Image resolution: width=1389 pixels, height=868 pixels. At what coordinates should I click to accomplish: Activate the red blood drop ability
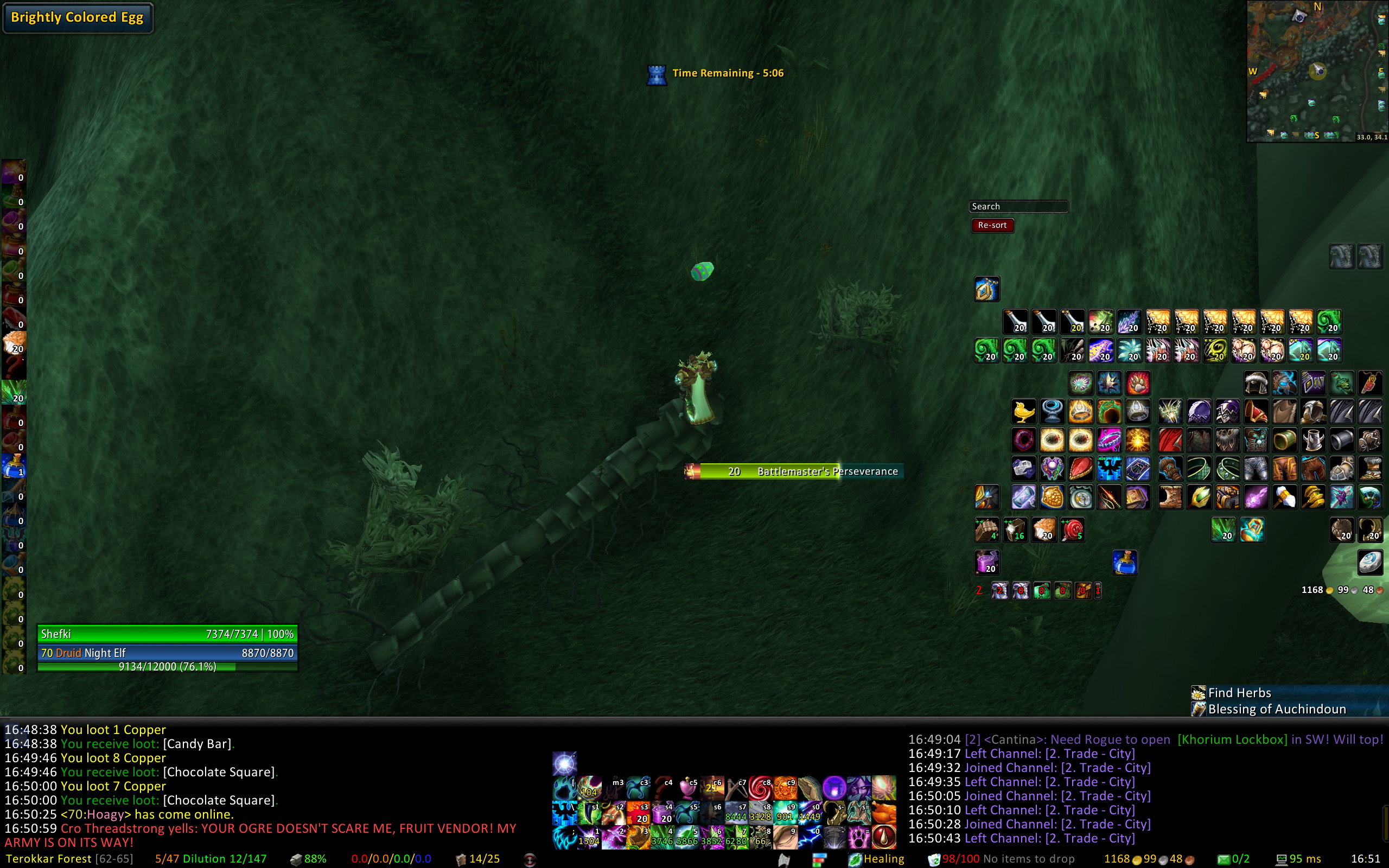click(884, 838)
